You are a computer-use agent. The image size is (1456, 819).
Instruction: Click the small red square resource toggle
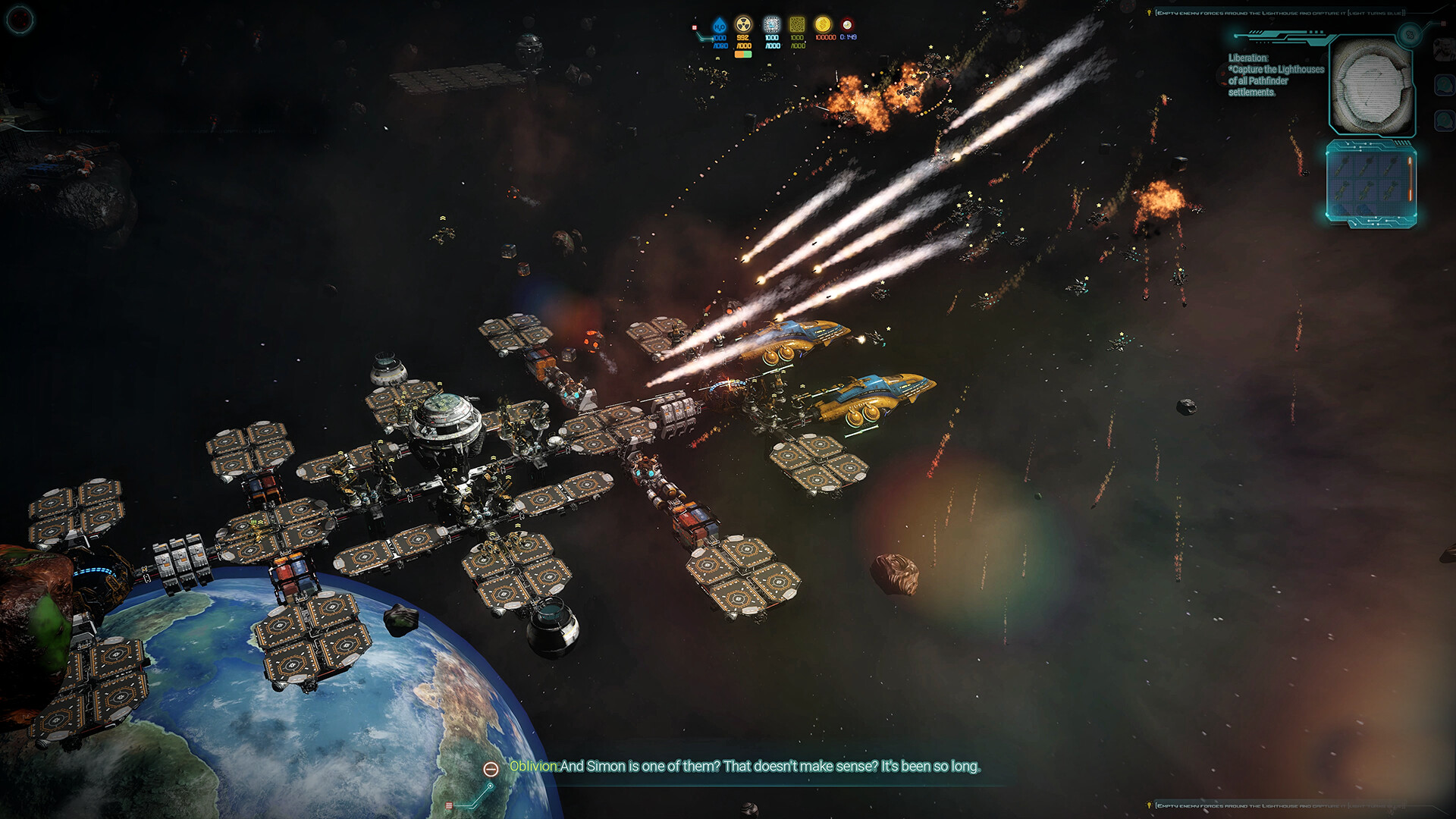(x=694, y=27)
